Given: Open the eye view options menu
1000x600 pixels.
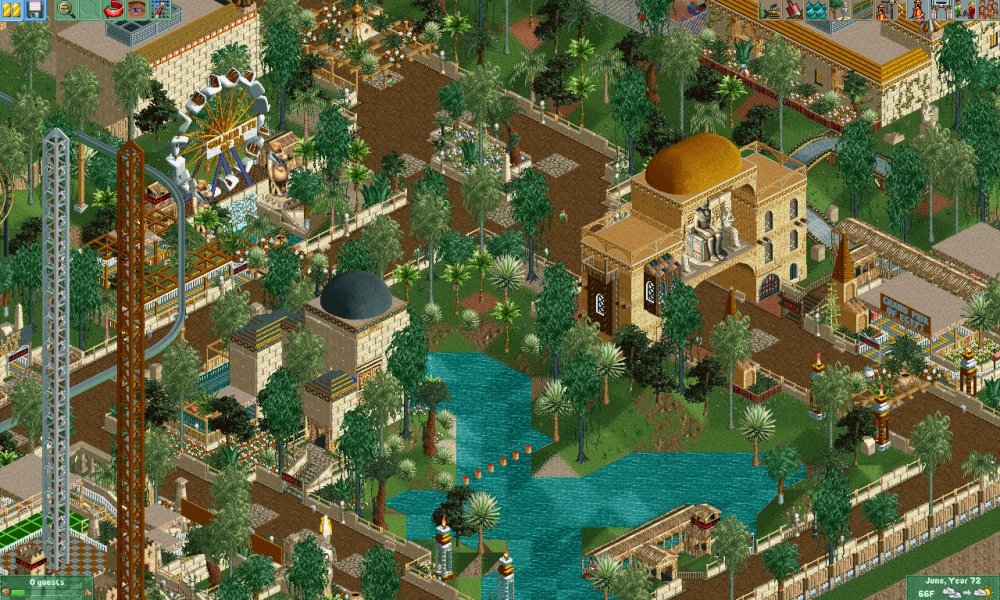Looking at the screenshot, I should click(x=136, y=9).
